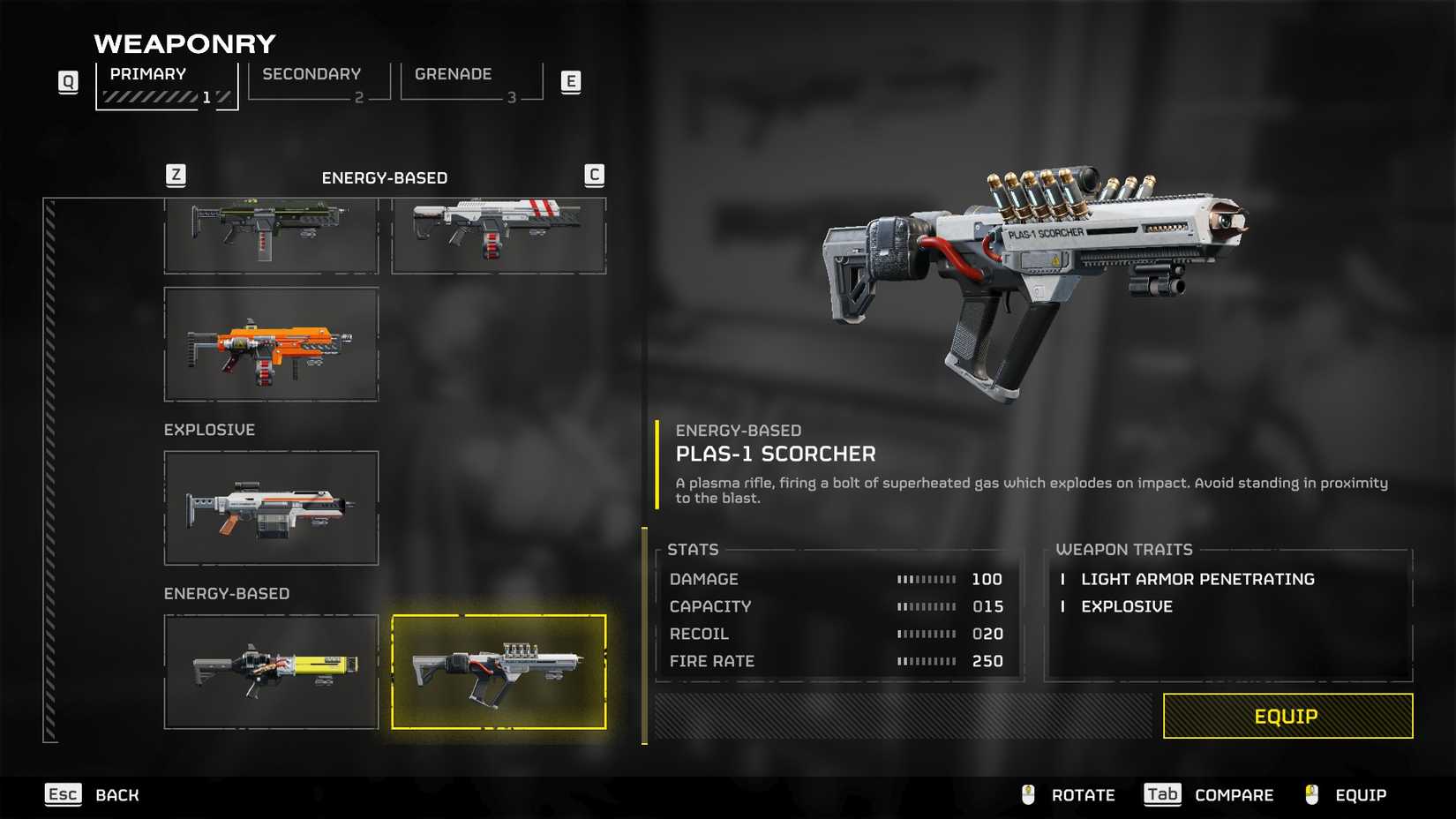
Task: Pick the green-topped rifle tile
Action: tap(271, 235)
